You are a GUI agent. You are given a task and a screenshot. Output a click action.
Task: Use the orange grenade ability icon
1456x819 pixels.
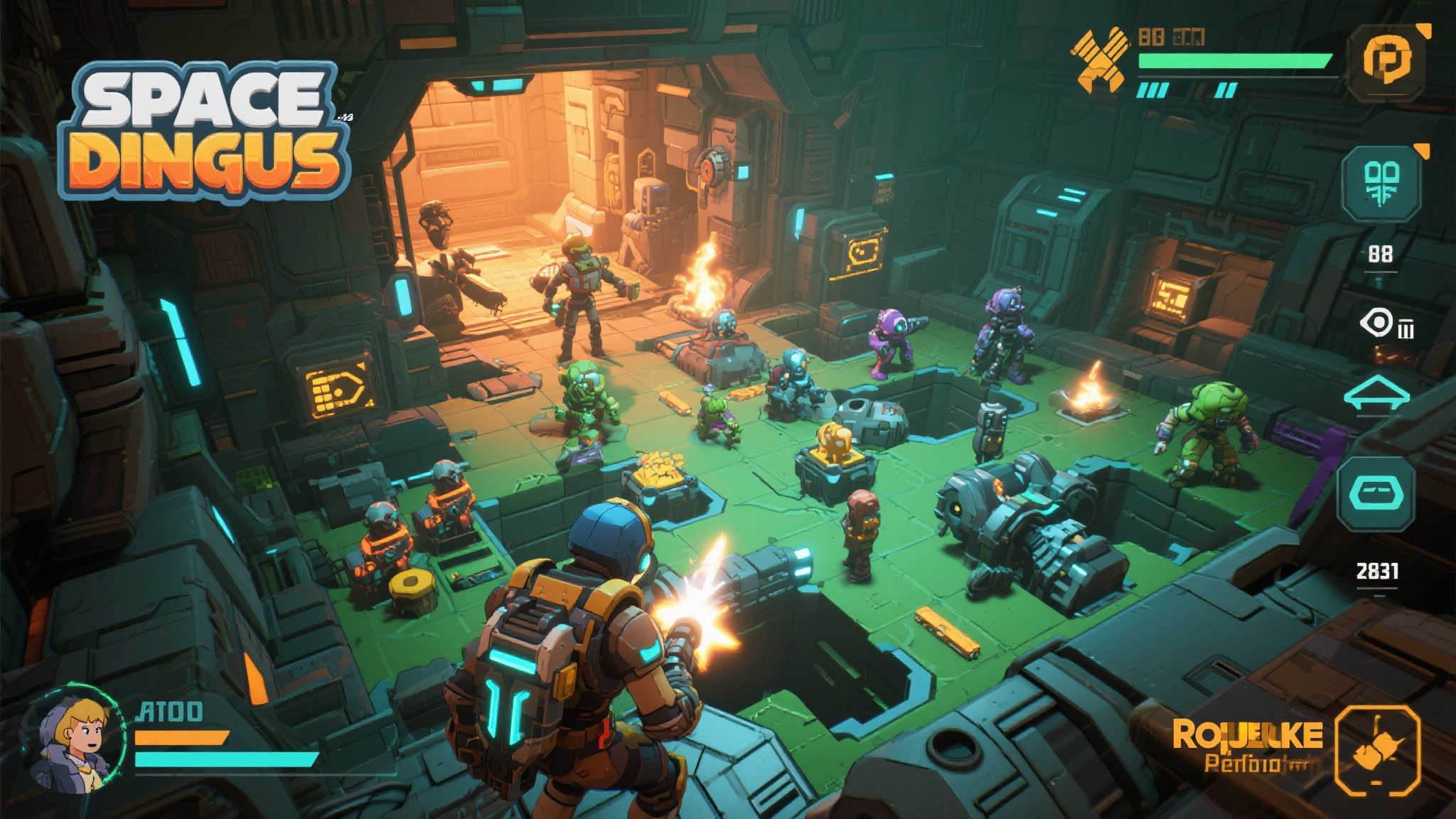point(1377,751)
